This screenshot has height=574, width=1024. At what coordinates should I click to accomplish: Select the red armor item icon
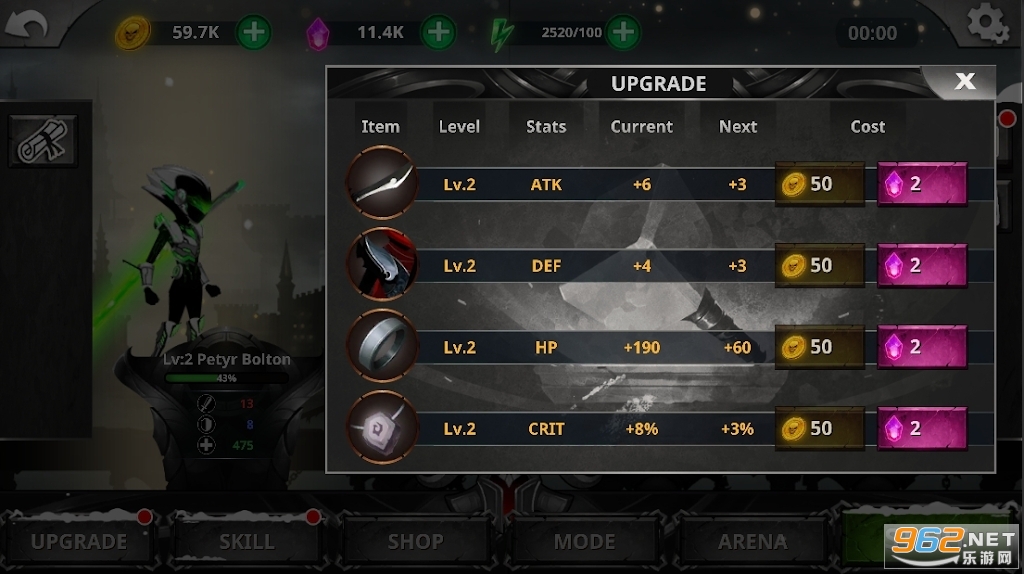point(381,265)
